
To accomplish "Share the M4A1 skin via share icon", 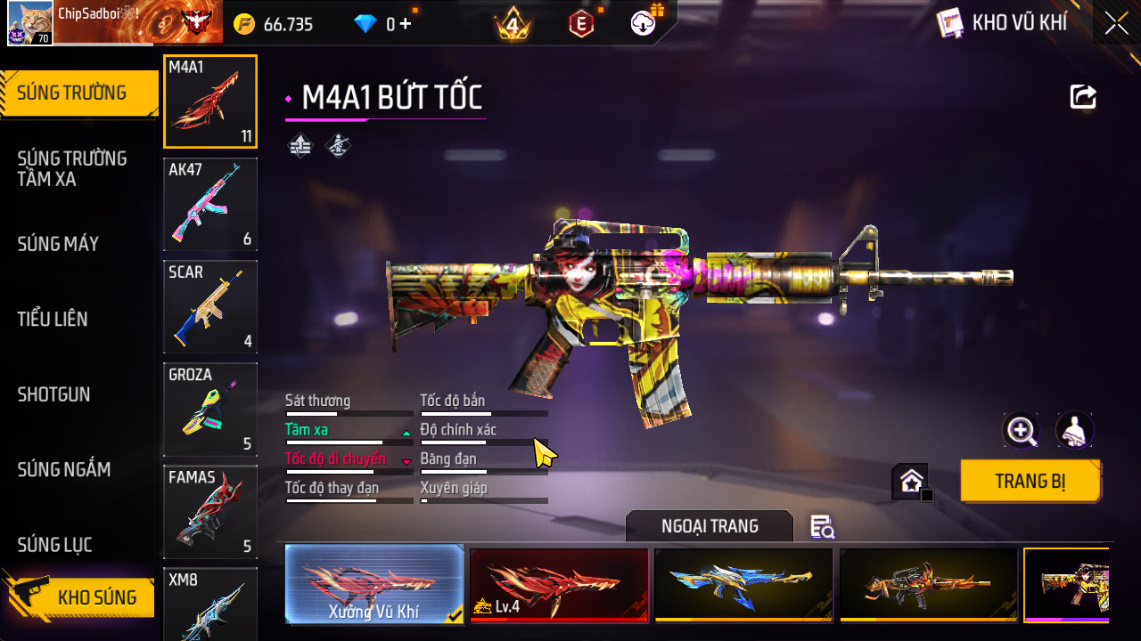I will pyautogui.click(x=1083, y=97).
